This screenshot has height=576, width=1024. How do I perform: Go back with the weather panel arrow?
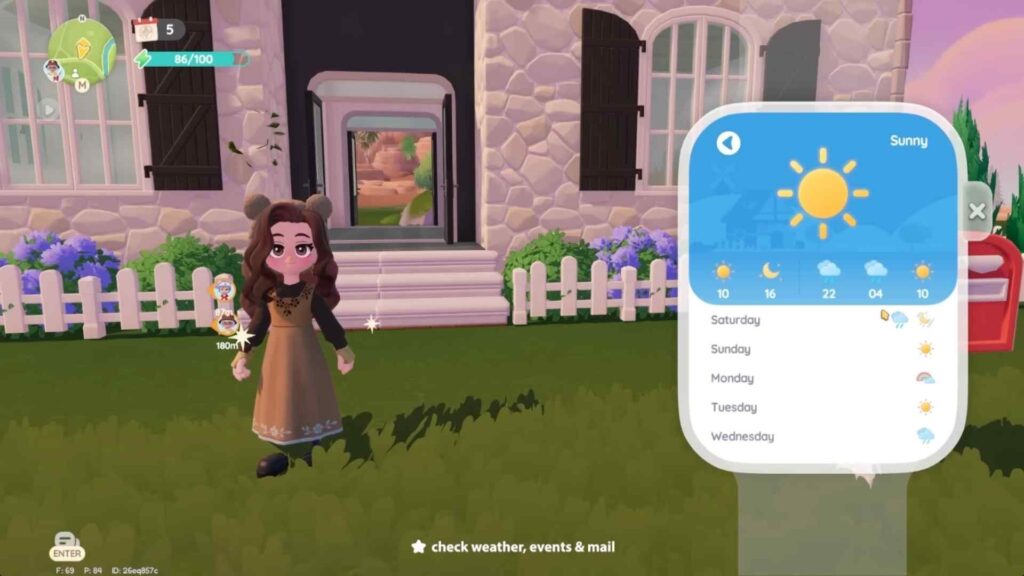click(728, 143)
